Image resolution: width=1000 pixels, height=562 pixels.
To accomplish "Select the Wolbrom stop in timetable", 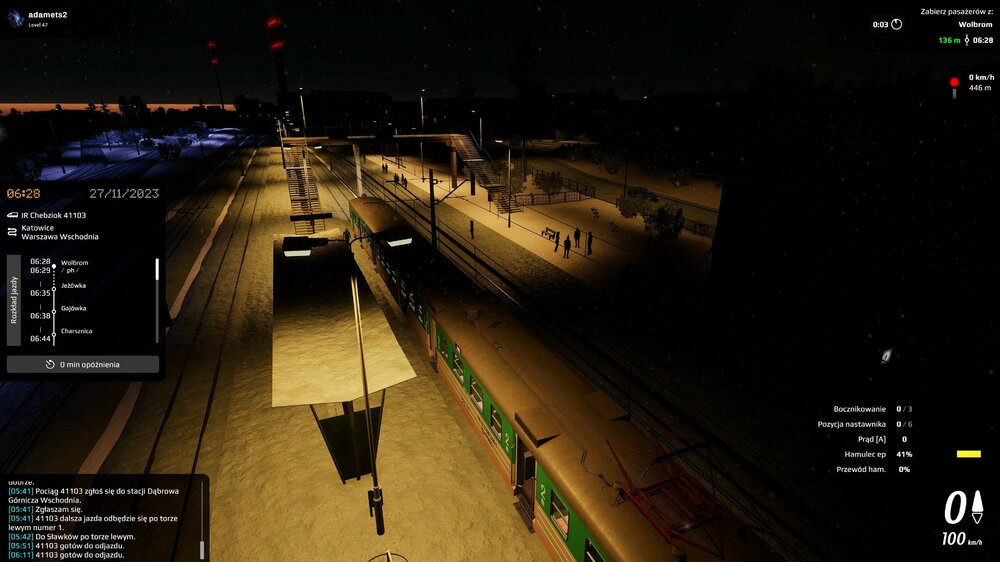I will 75,263.
